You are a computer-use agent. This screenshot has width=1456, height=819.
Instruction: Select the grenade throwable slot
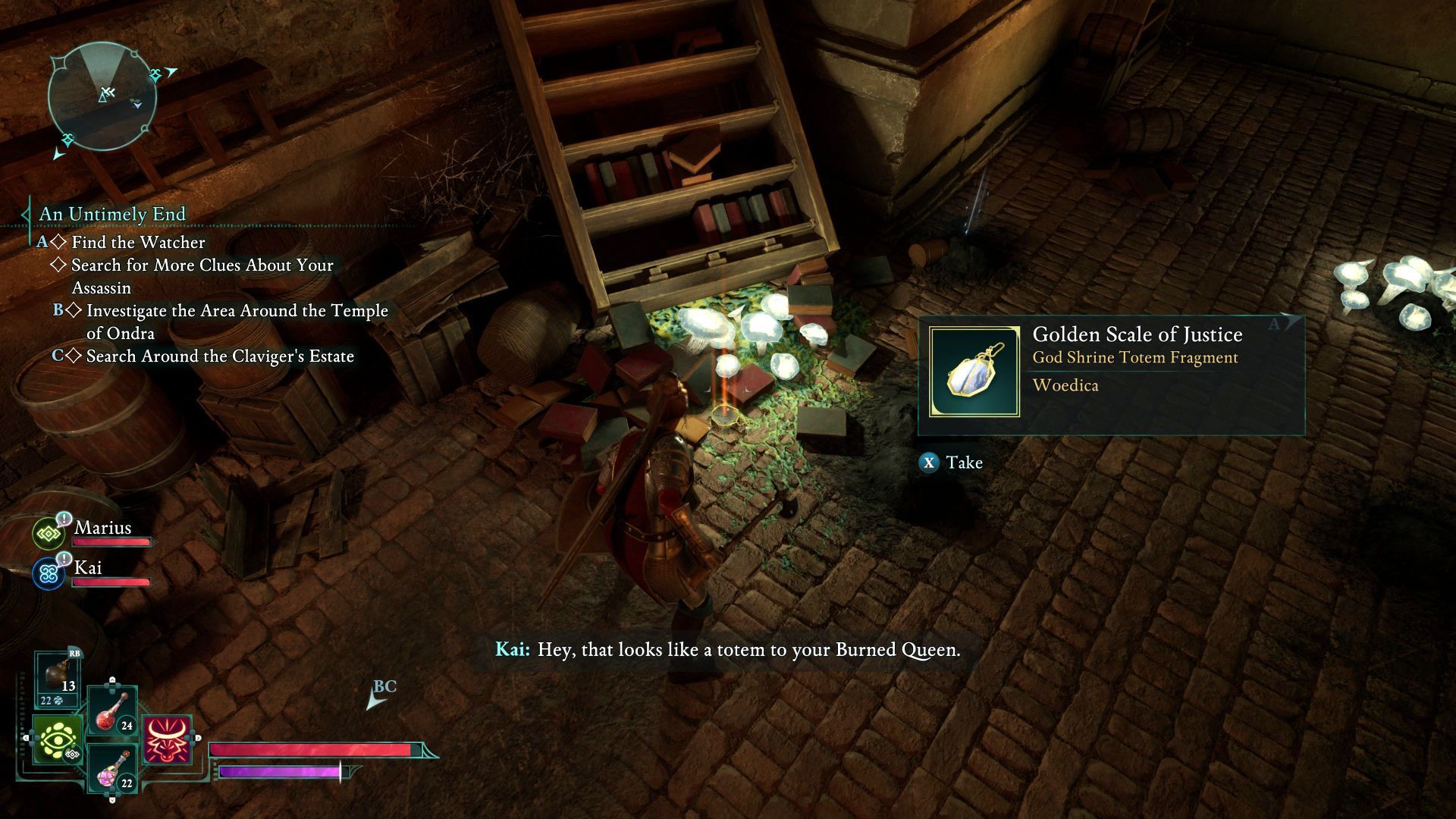[x=60, y=677]
